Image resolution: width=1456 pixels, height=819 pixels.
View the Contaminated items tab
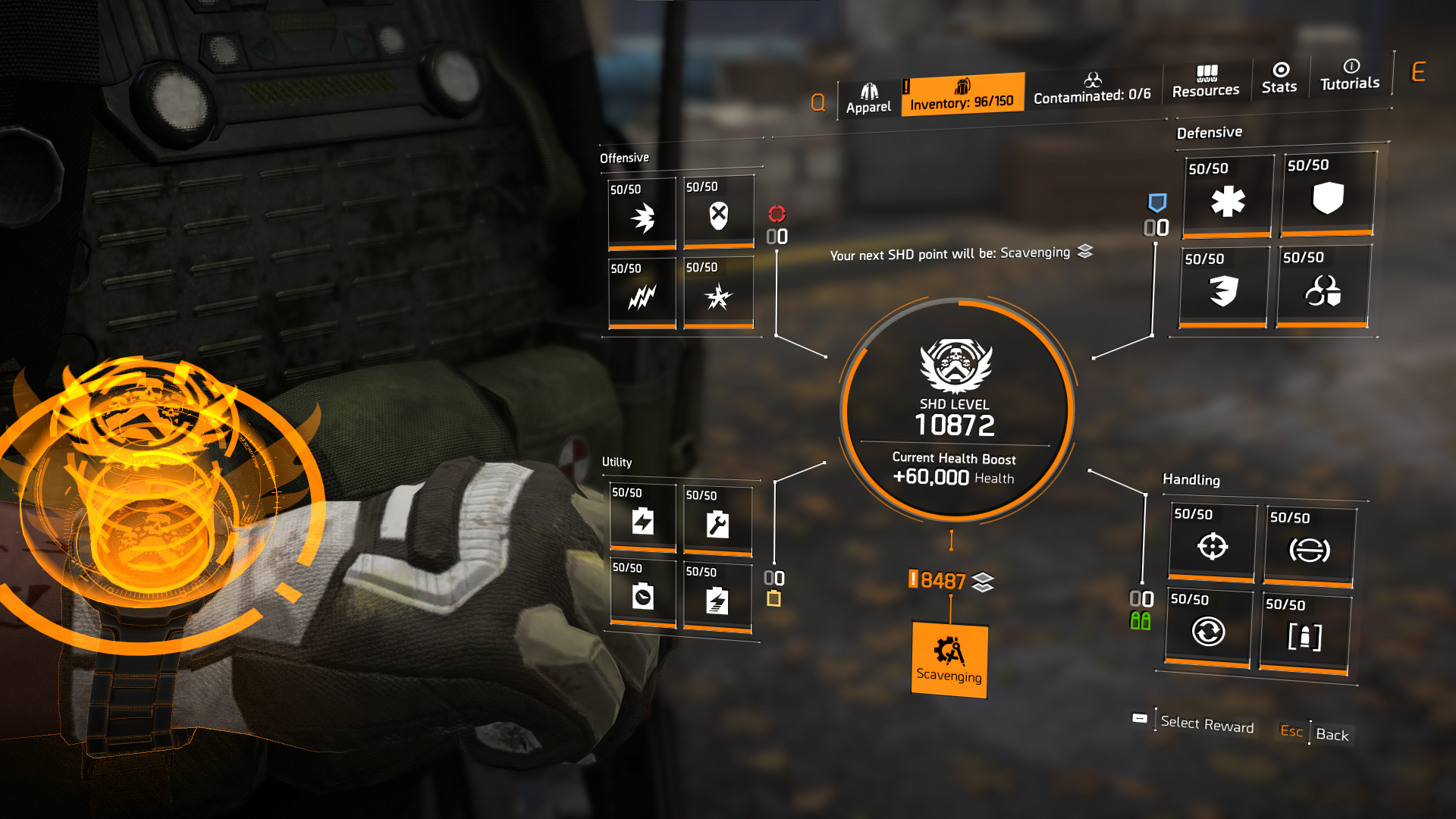(1092, 91)
